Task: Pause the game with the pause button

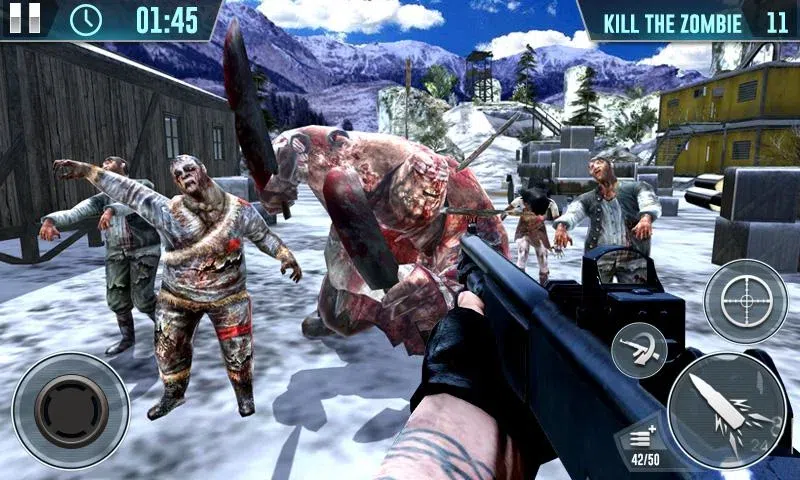Action: pos(24,17)
